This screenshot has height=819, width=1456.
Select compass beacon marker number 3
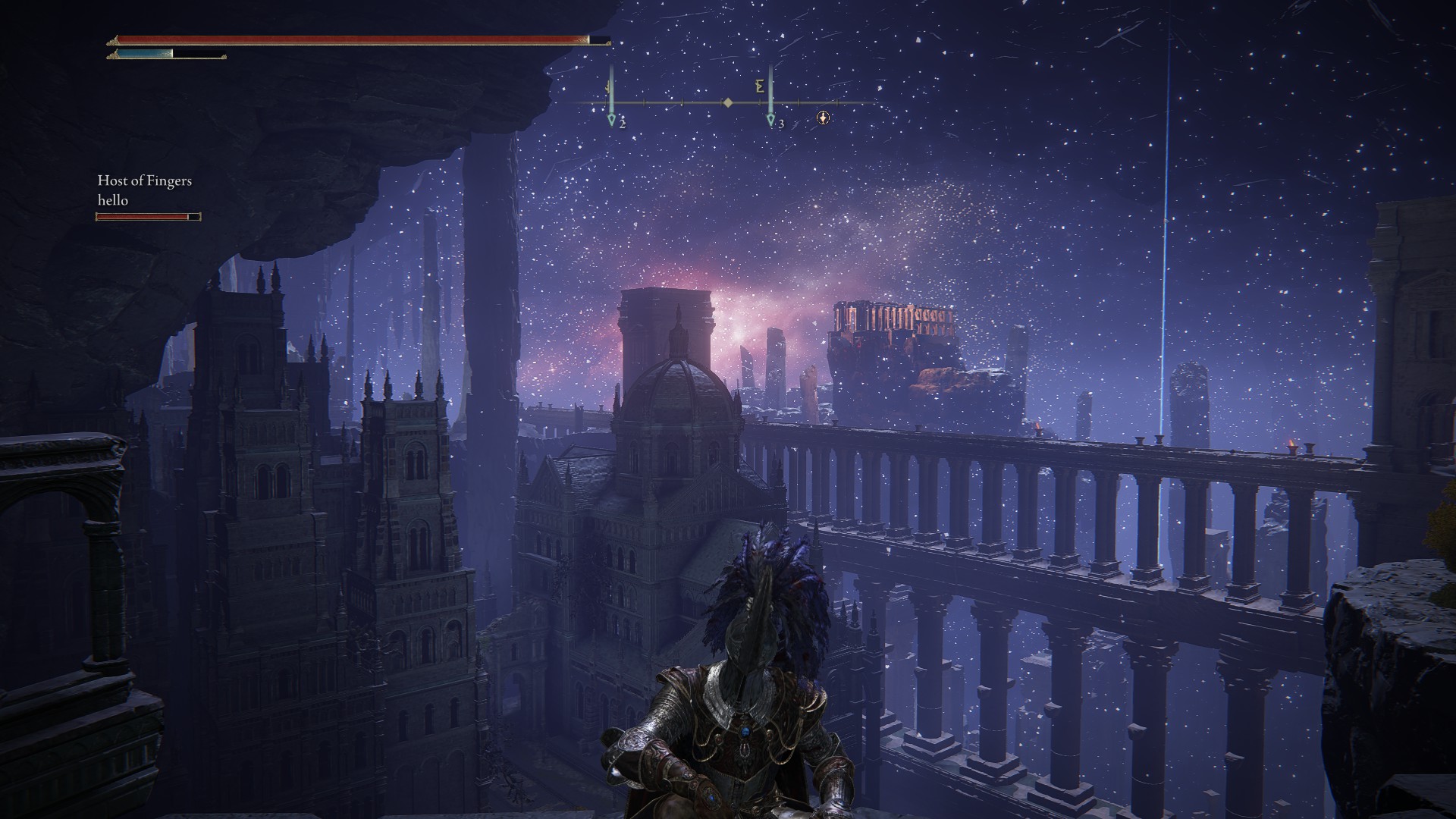tap(770, 119)
